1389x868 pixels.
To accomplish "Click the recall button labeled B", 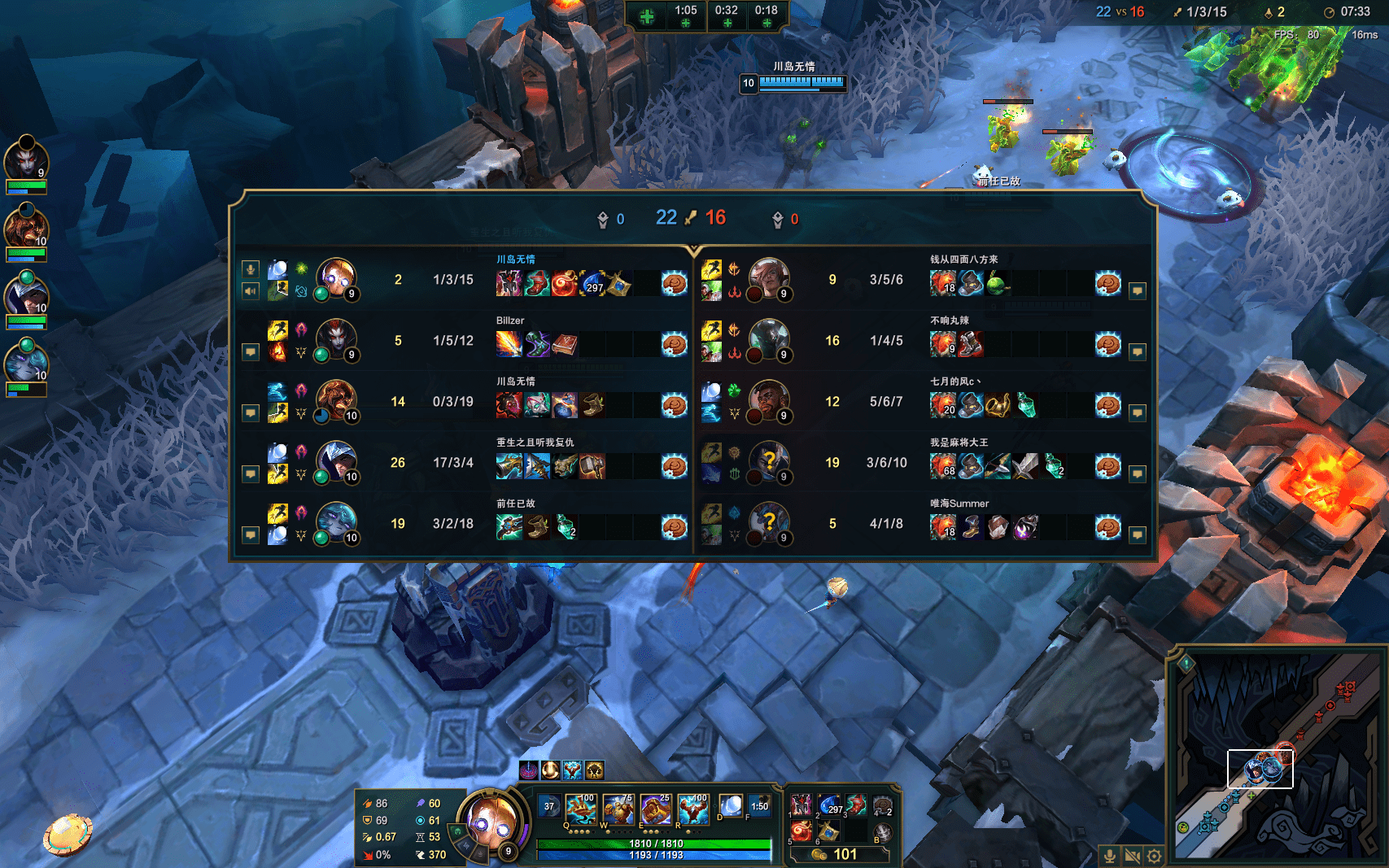I will pyautogui.click(x=882, y=832).
